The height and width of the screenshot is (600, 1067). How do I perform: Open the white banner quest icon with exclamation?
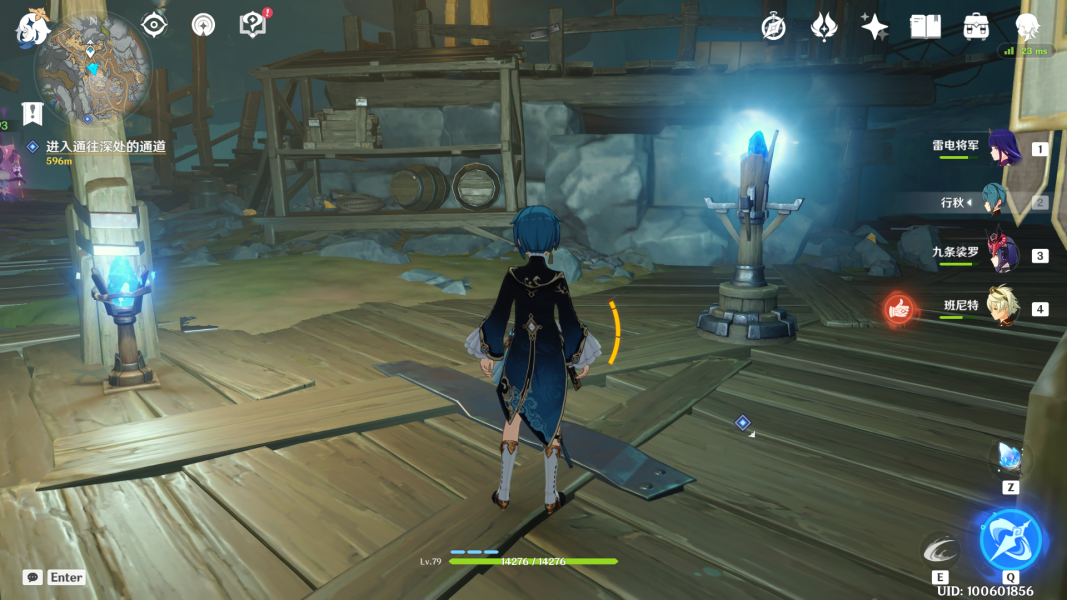tap(33, 112)
